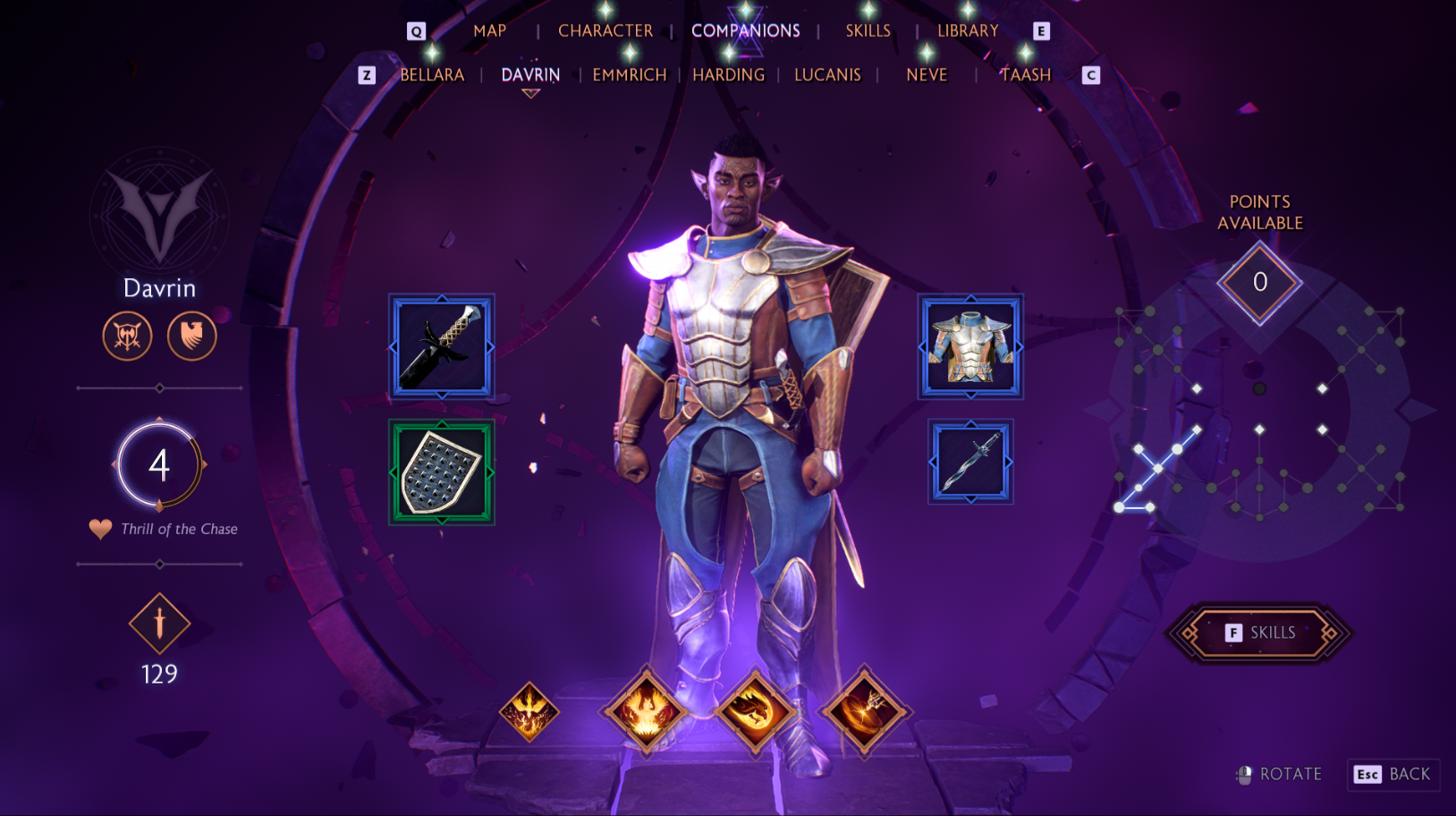Viewport: 1456px width, 816px height.
Task: View companion Bellara
Action: (x=432, y=75)
